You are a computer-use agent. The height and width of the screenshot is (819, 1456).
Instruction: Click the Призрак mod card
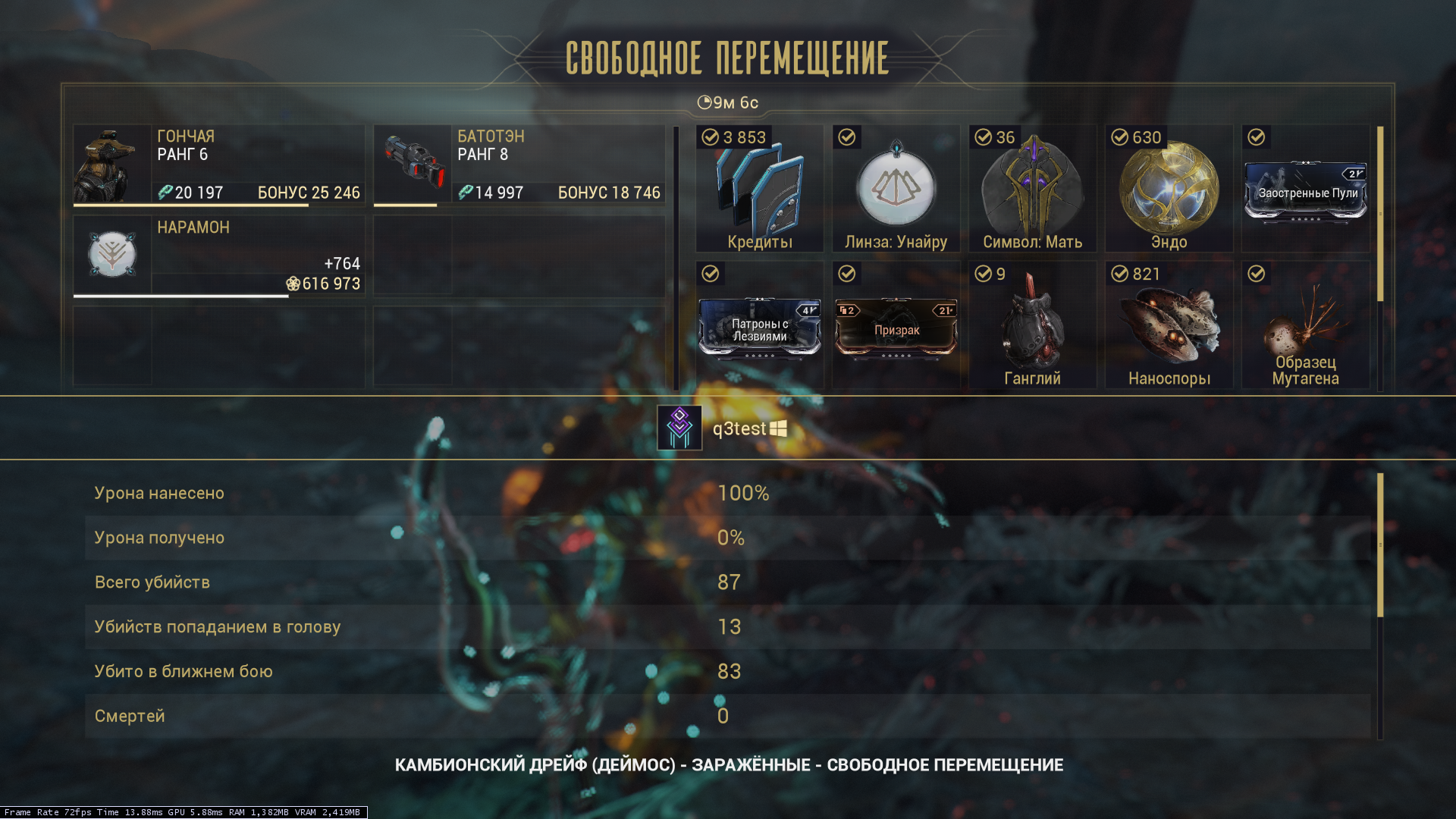[896, 329]
